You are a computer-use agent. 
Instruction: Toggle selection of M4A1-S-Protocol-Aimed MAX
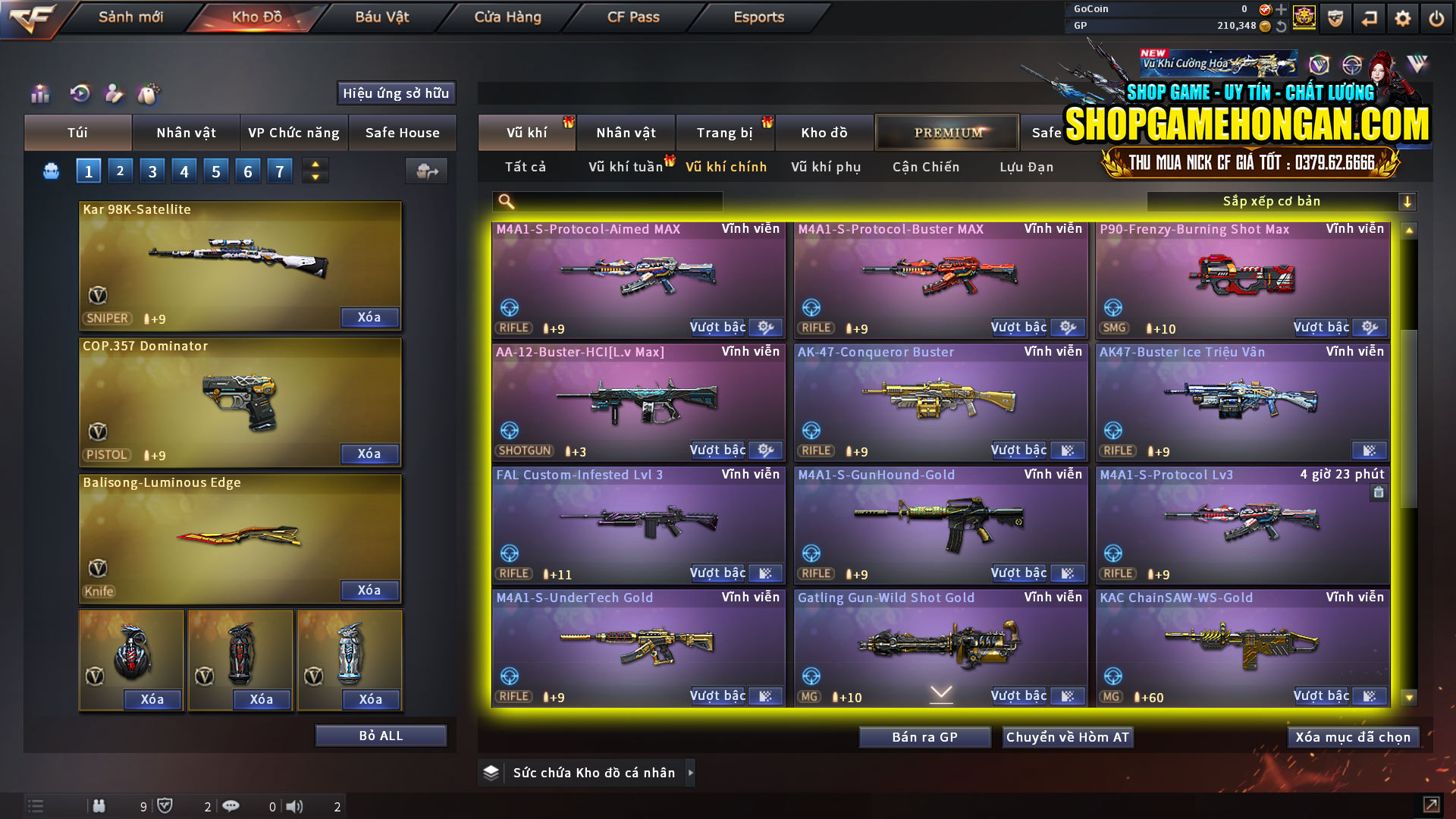[639, 278]
